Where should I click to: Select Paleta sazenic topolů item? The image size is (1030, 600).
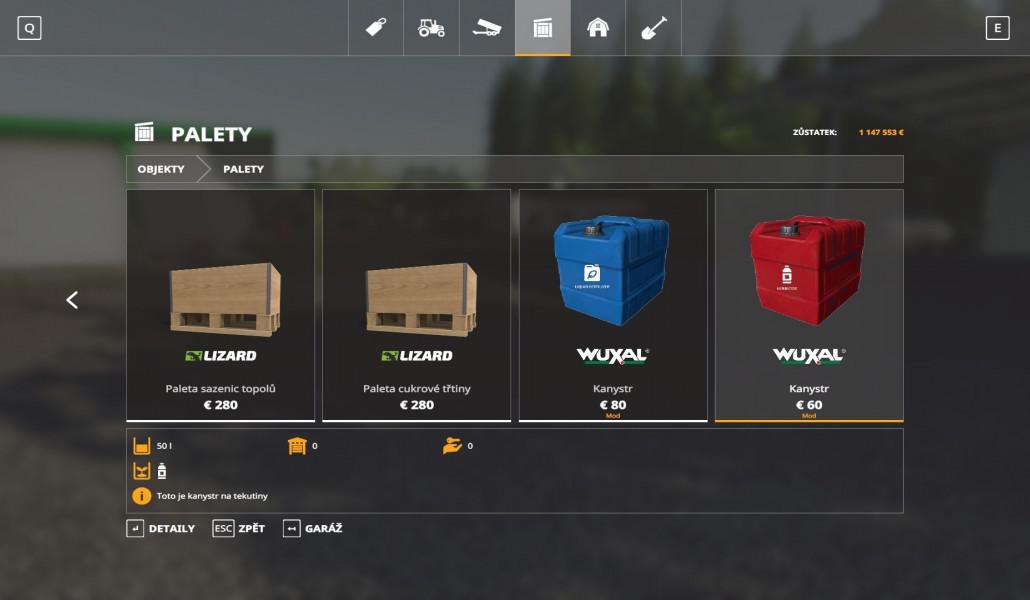[x=220, y=305]
